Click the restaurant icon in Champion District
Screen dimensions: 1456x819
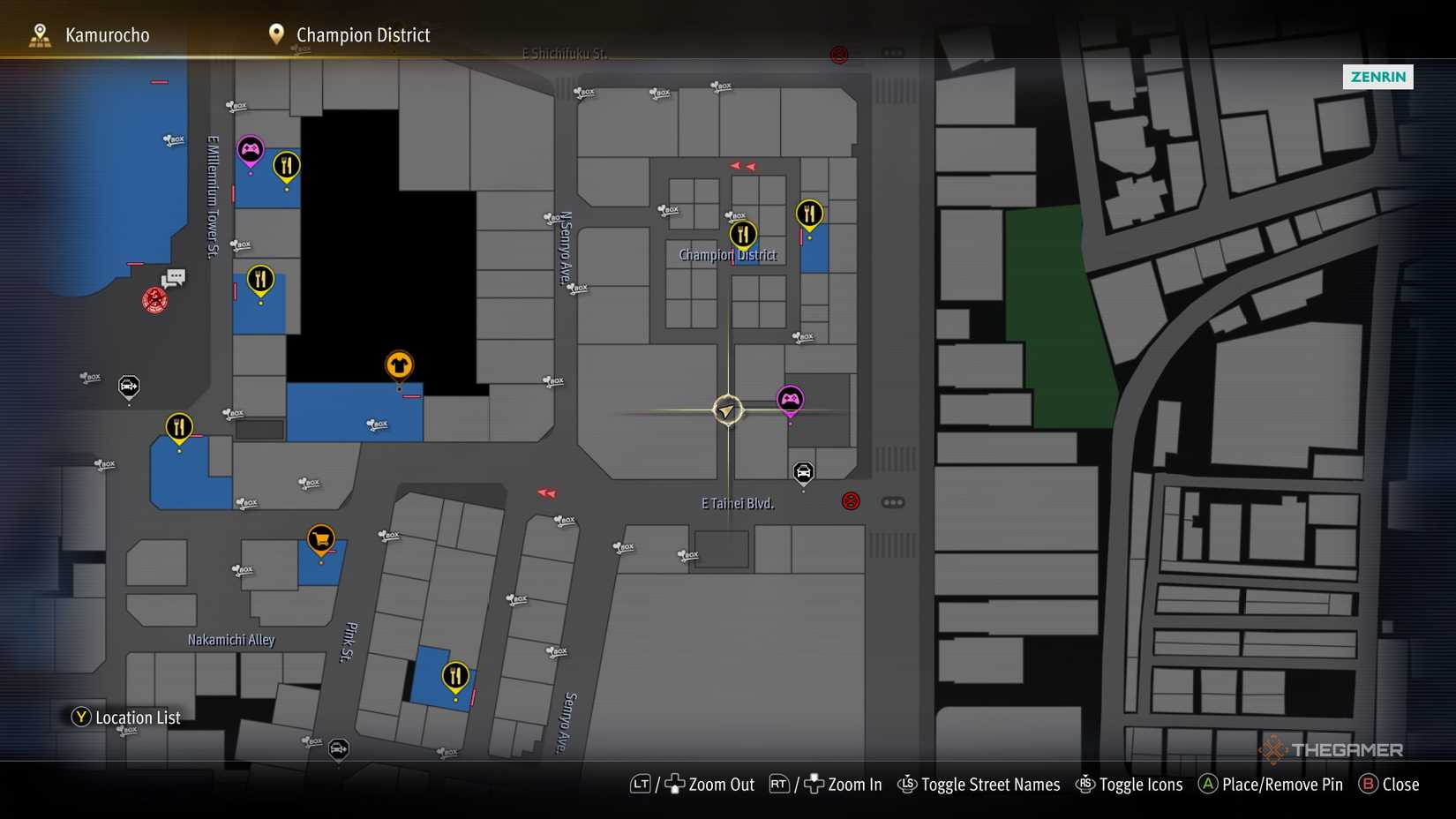point(742,233)
